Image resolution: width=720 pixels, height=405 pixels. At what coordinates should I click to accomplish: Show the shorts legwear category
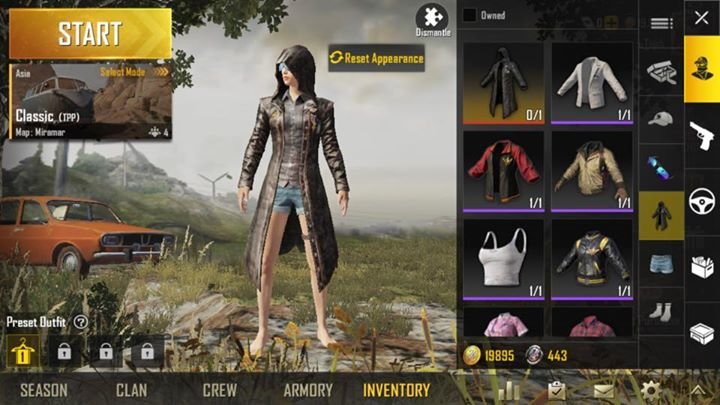pyautogui.click(x=661, y=264)
